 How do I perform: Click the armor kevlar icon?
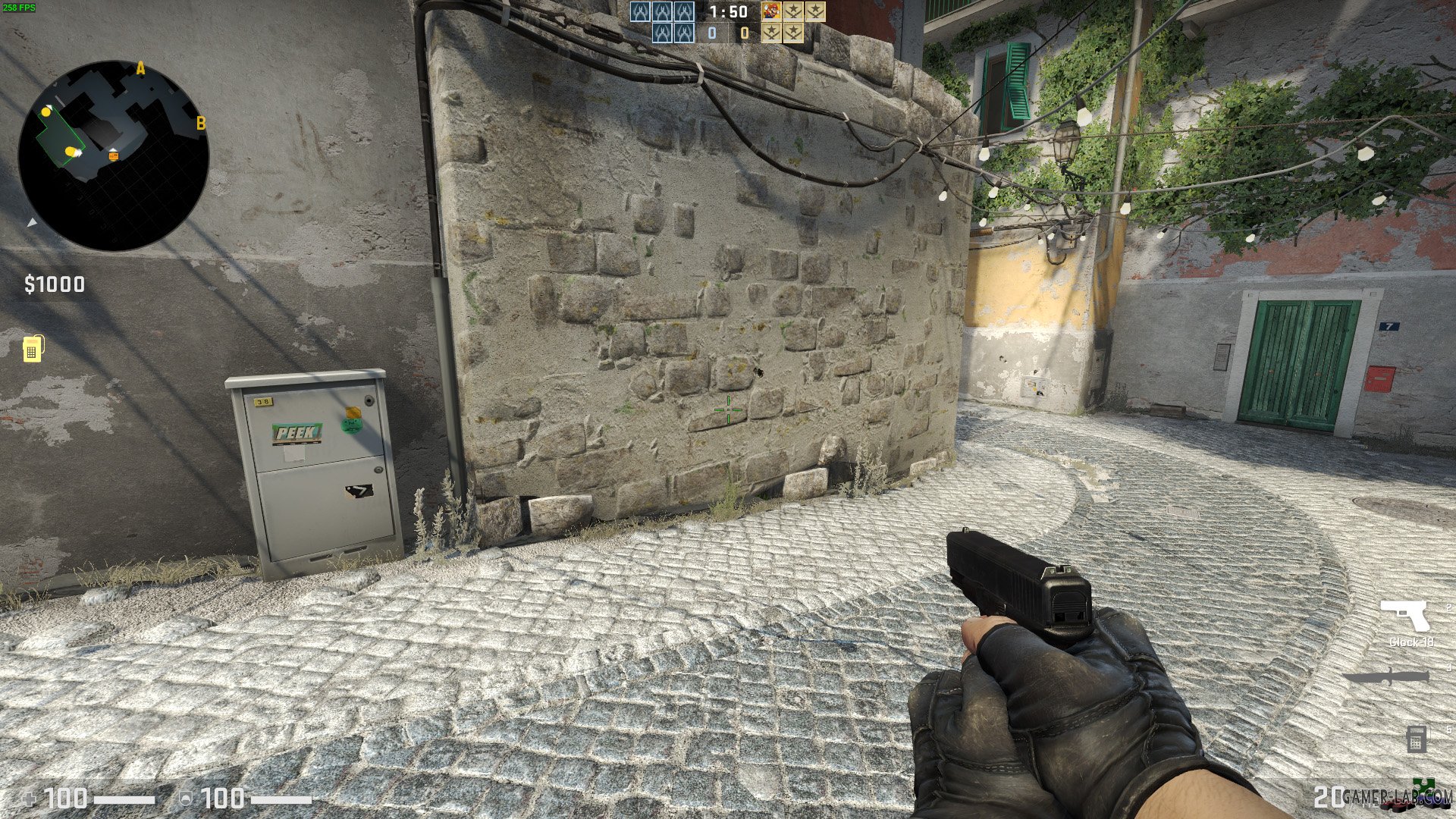click(x=187, y=797)
